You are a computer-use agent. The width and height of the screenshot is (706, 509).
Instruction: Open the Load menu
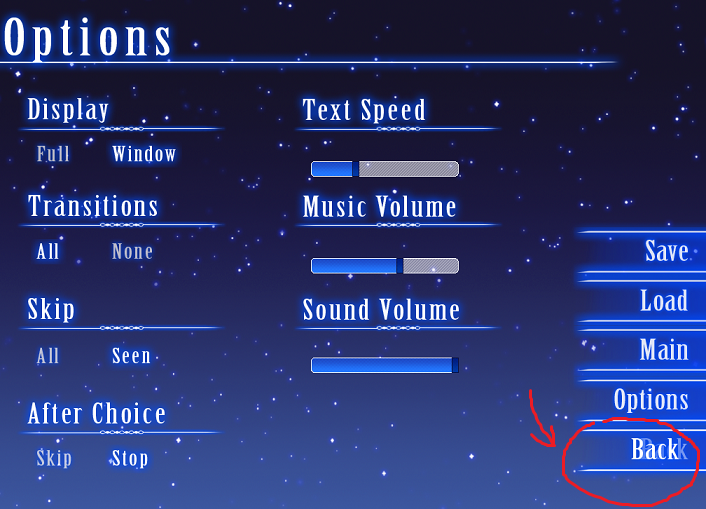(663, 301)
